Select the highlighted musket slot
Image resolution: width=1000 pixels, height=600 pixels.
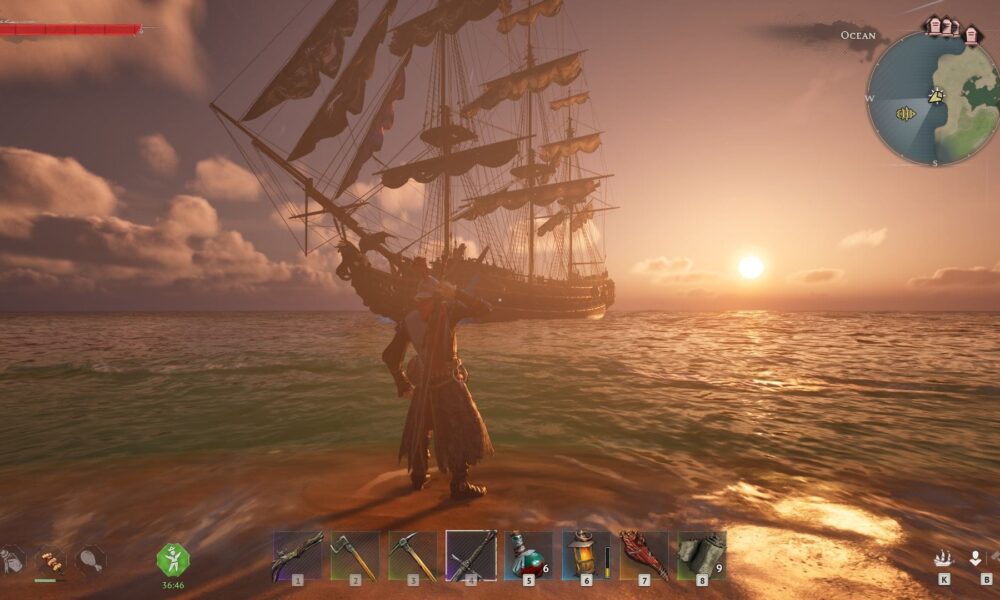click(471, 555)
